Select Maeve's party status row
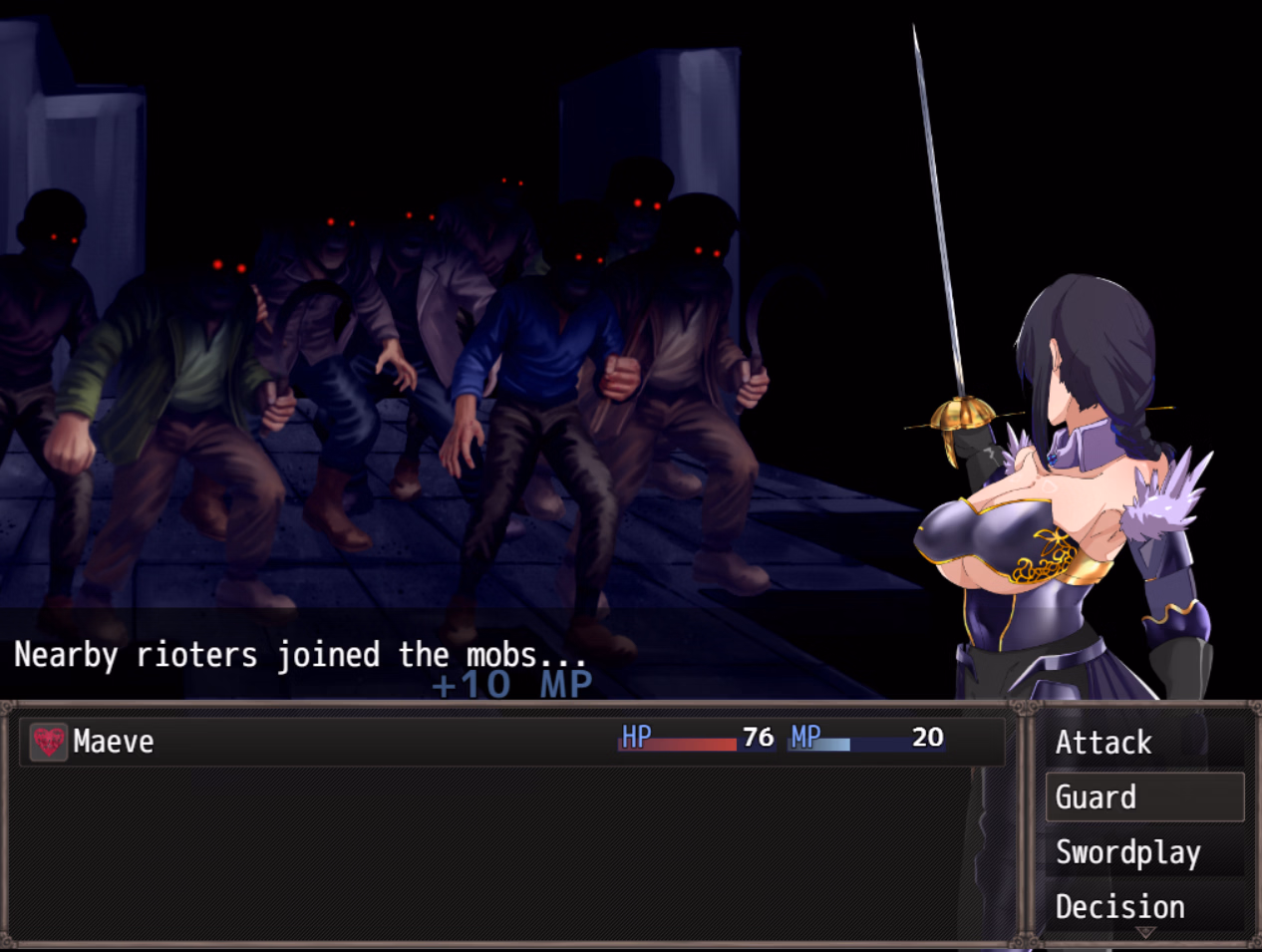The height and width of the screenshot is (952, 1262). (x=511, y=742)
